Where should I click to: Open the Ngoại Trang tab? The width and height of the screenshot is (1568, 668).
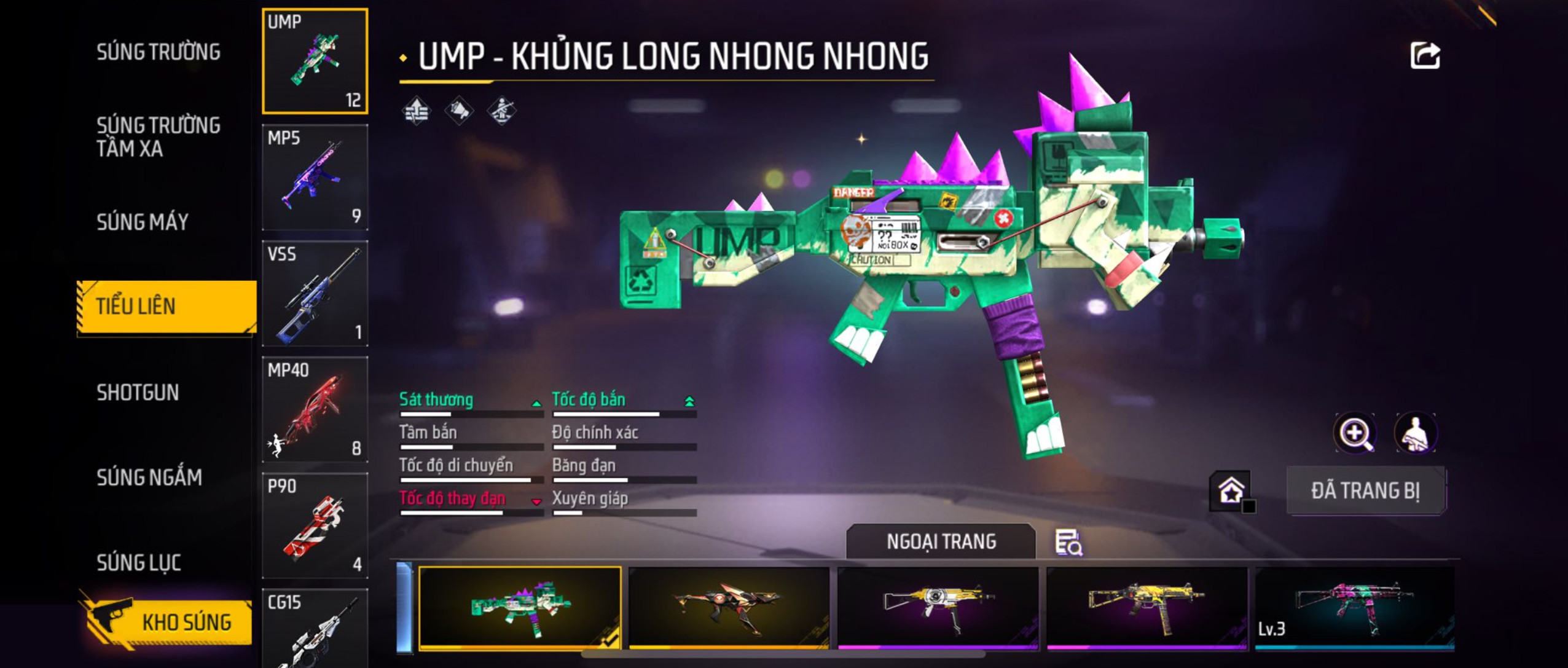point(941,541)
